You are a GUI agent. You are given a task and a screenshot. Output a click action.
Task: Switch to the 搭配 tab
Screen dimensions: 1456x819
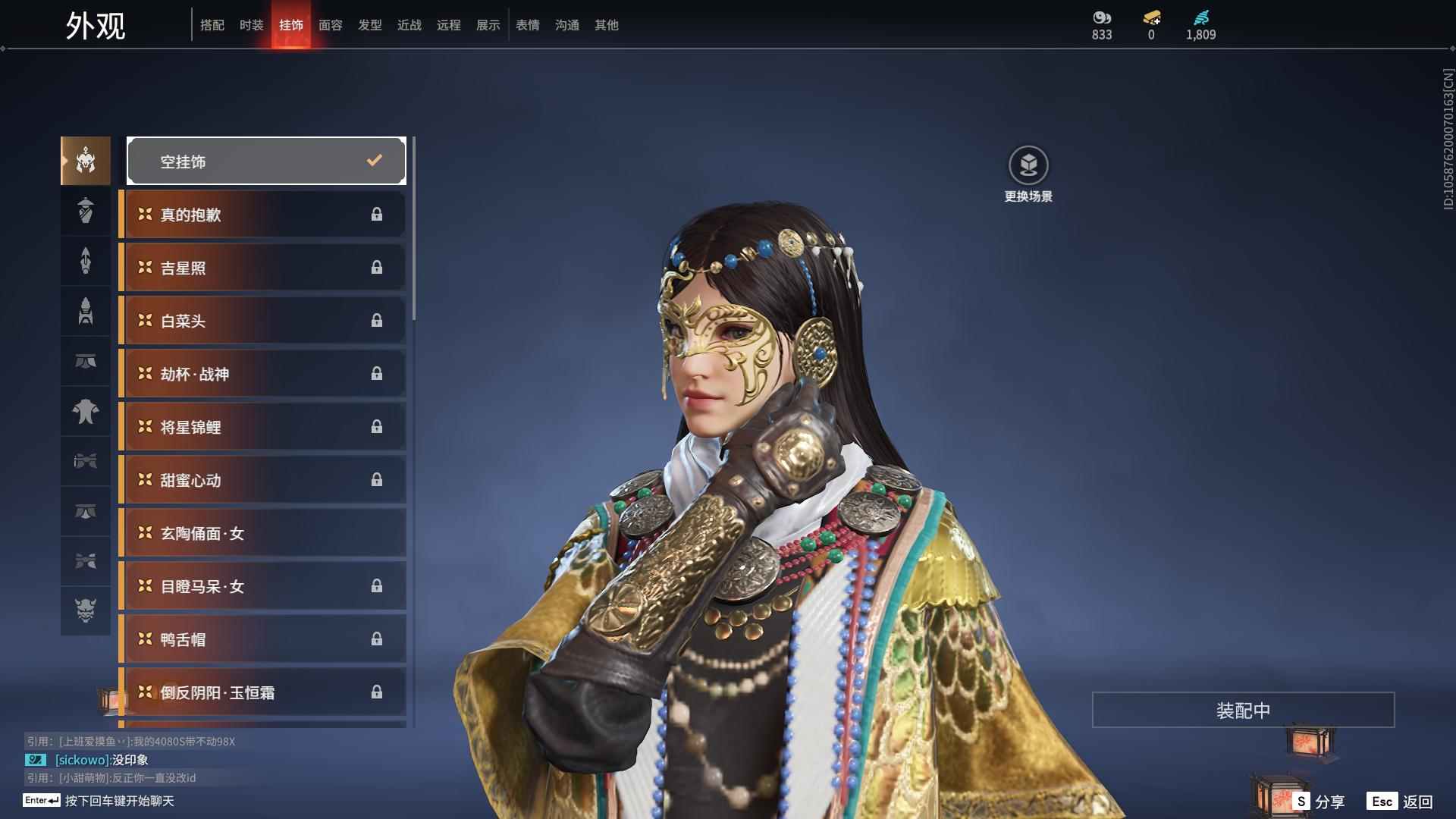click(x=212, y=25)
